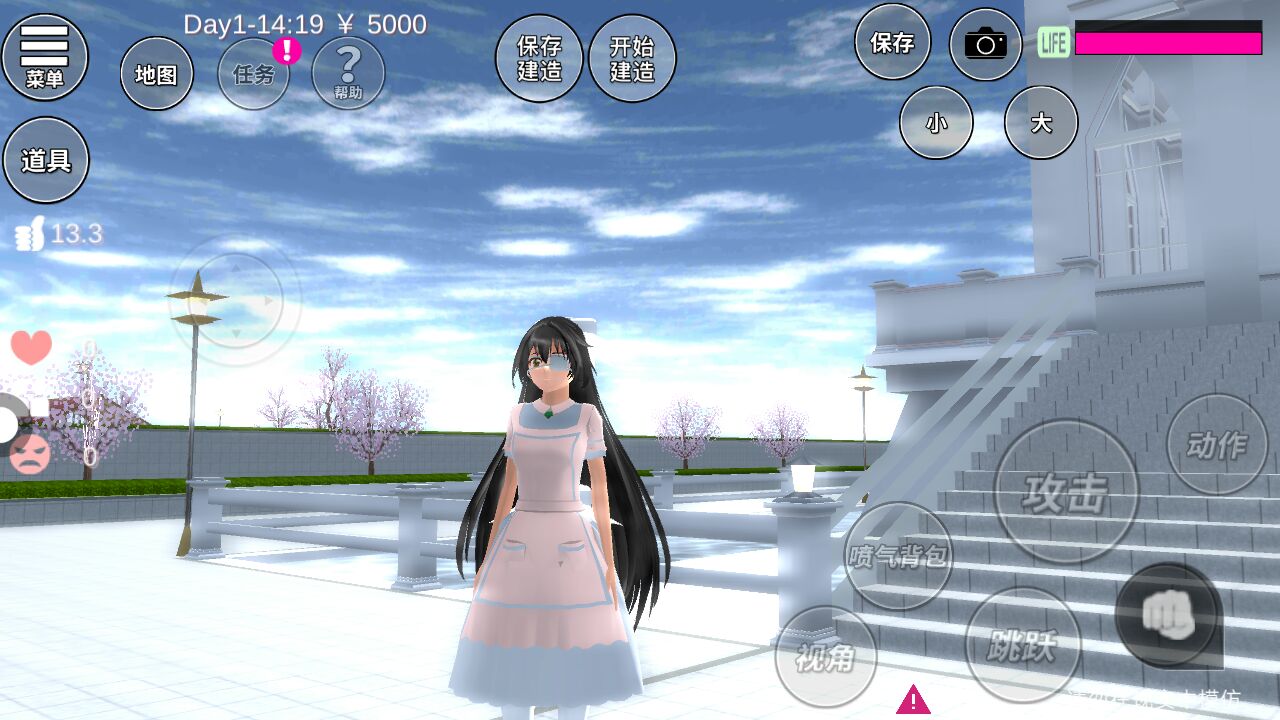Image resolution: width=1280 pixels, height=720 pixels.
Task: Switch camera with the 视角 button
Action: [x=825, y=656]
